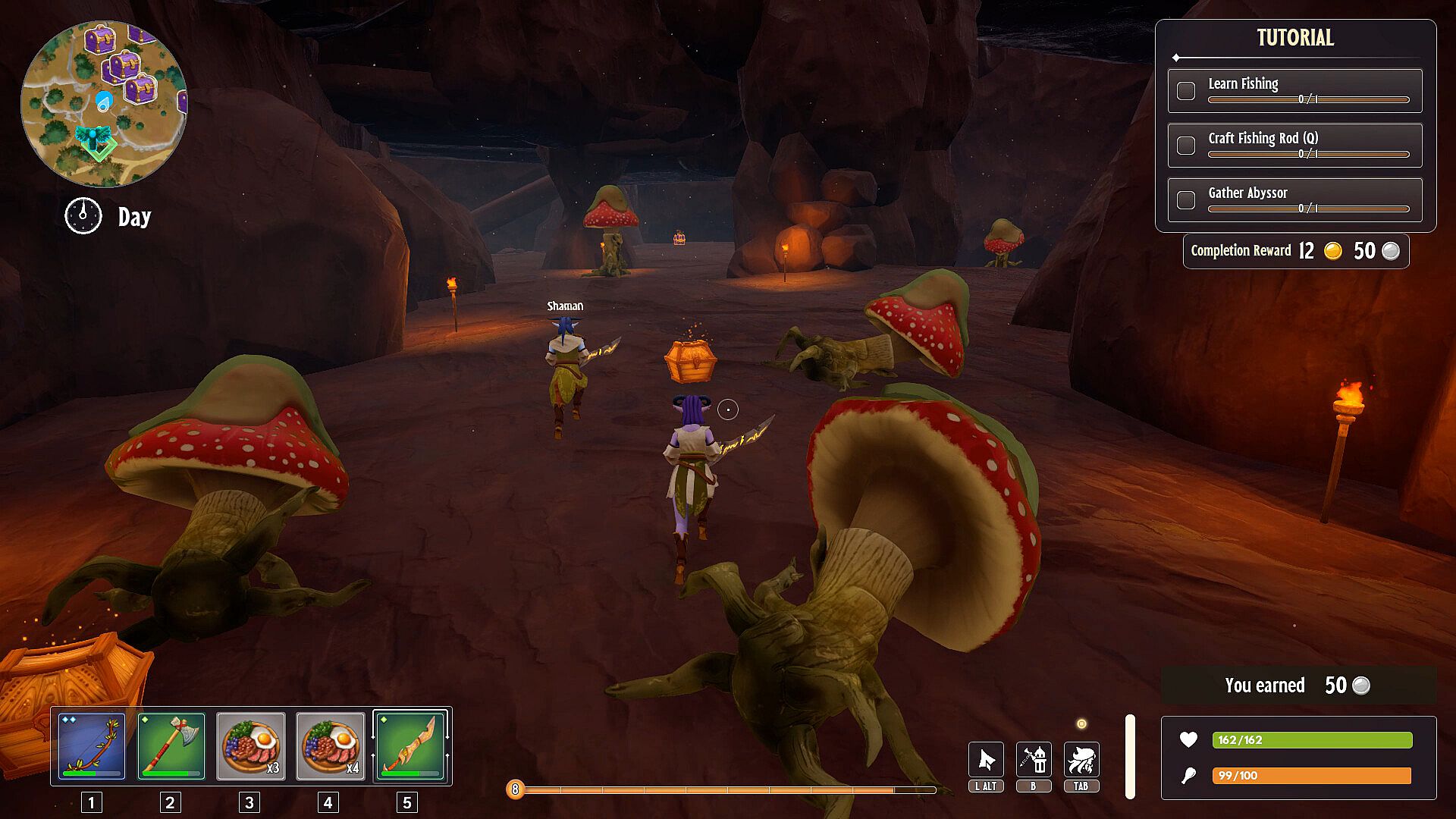
Task: Tick the Learn Fishing tutorial checkbox
Action: coord(1186,91)
